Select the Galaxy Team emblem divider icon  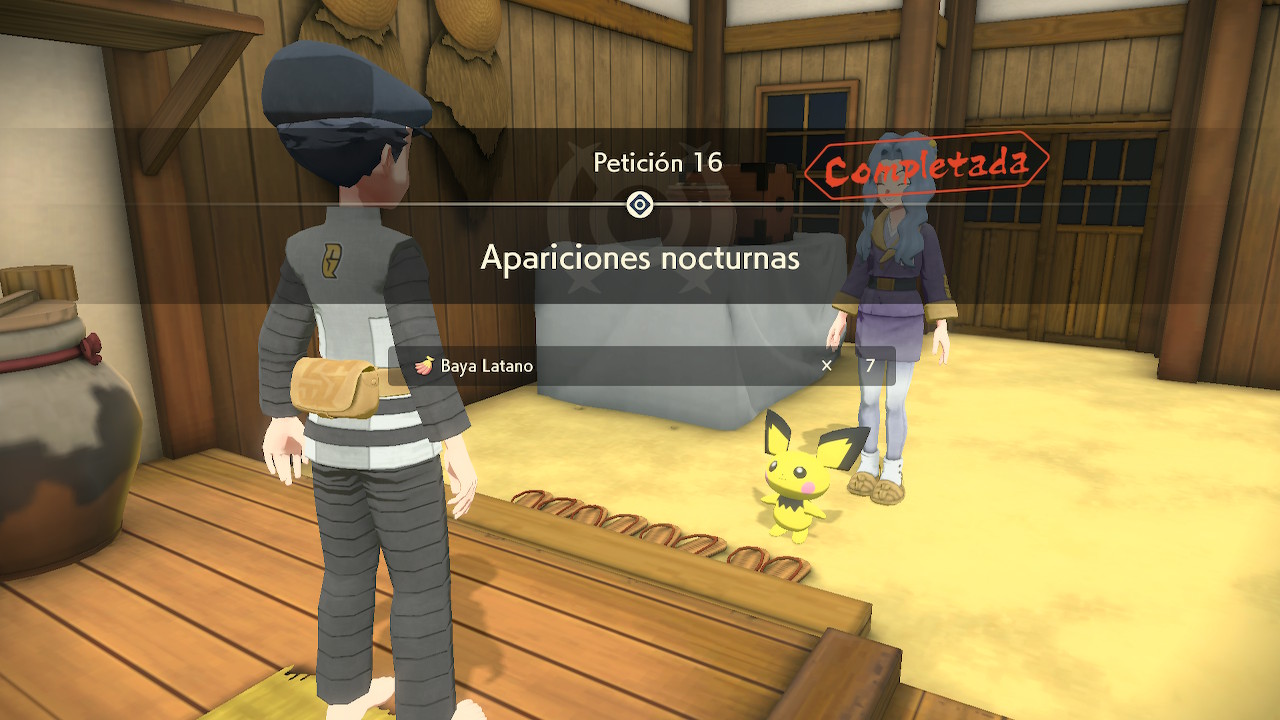click(x=639, y=206)
